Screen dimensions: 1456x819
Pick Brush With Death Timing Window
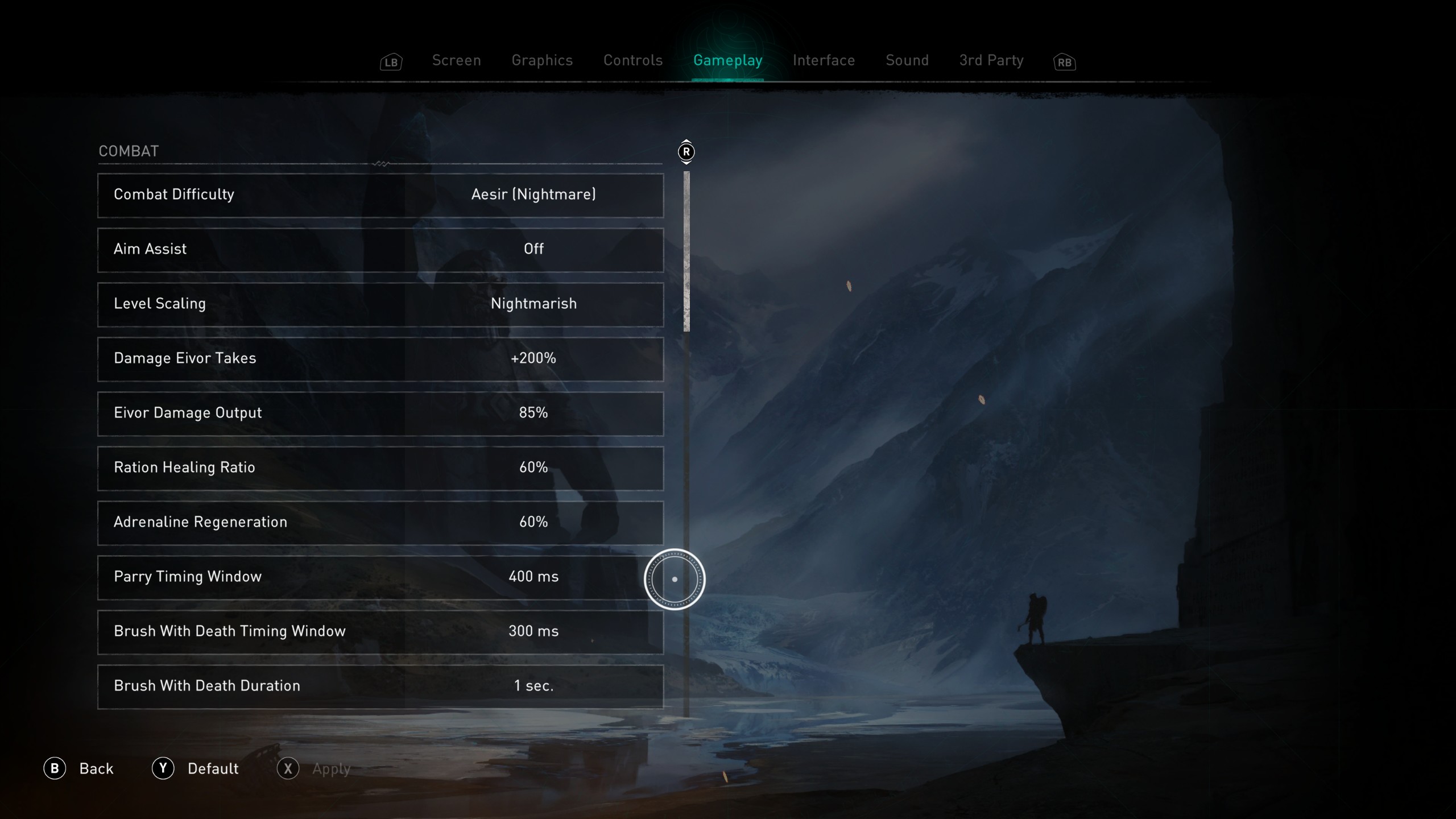pyautogui.click(x=380, y=632)
